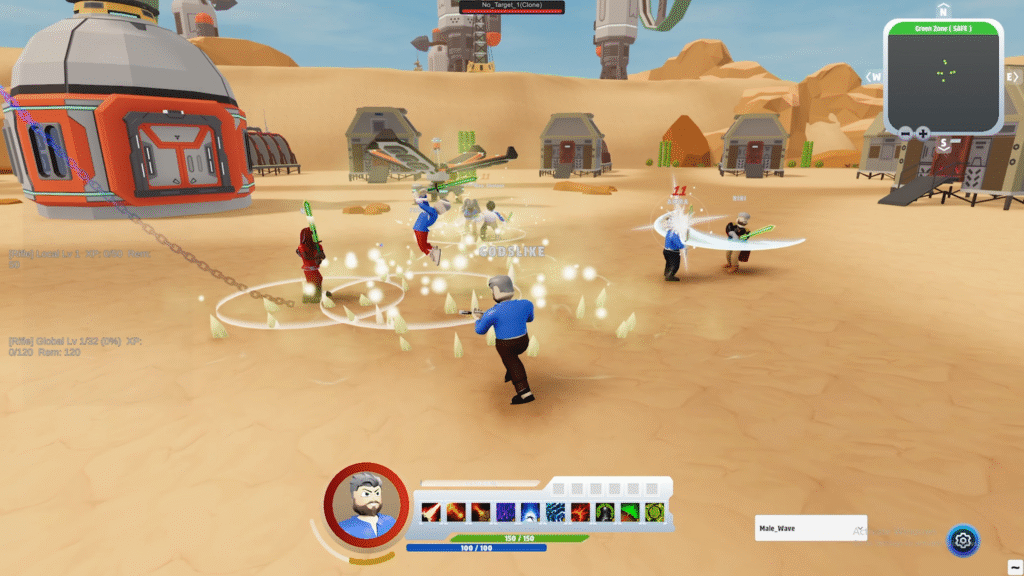Activate the purple ability icon
Viewport: 1024px width, 576px height.
coord(506,512)
